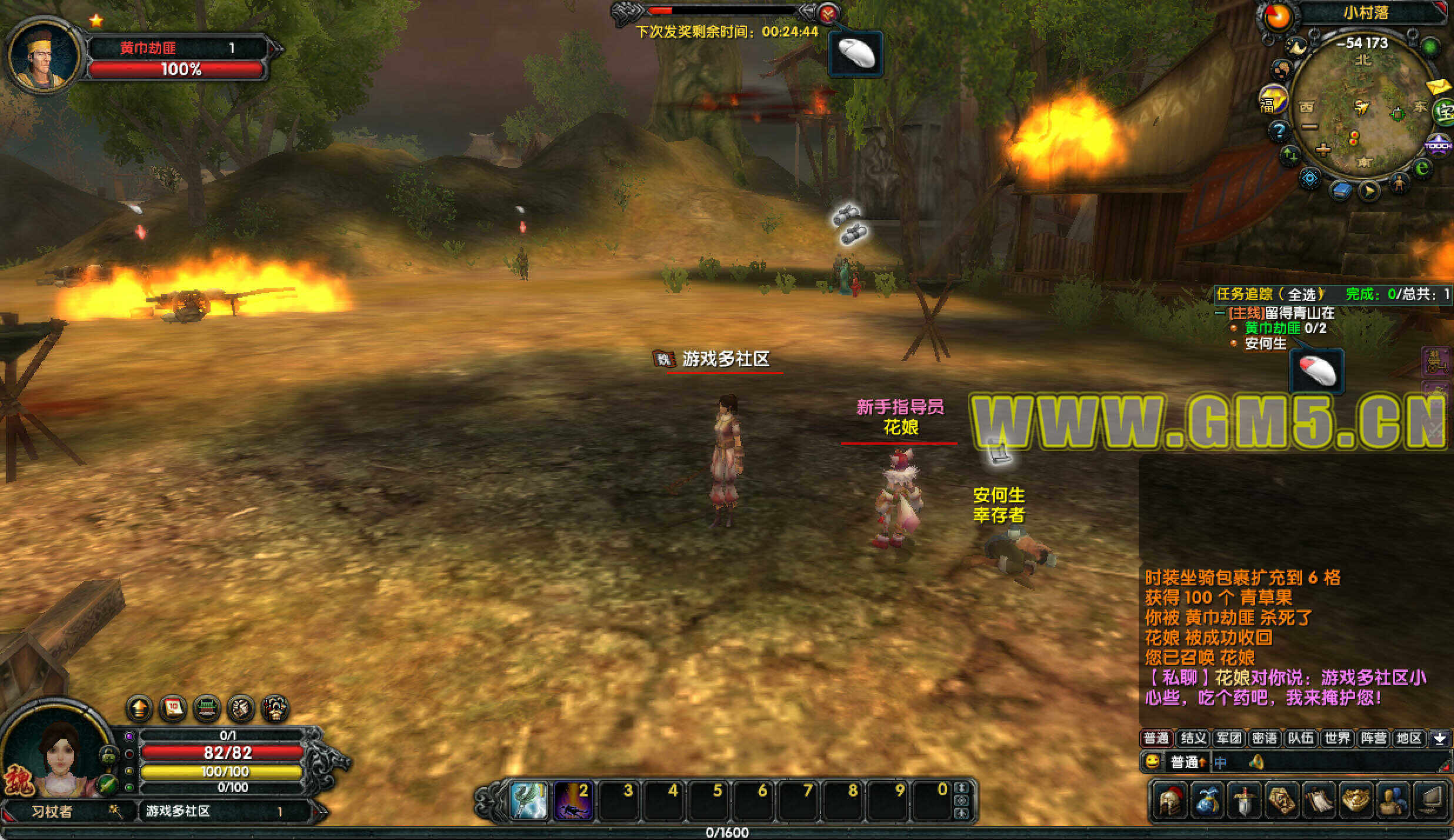Use the purple skill in hotbar slot 2
1454x840 pixels.
572,800
